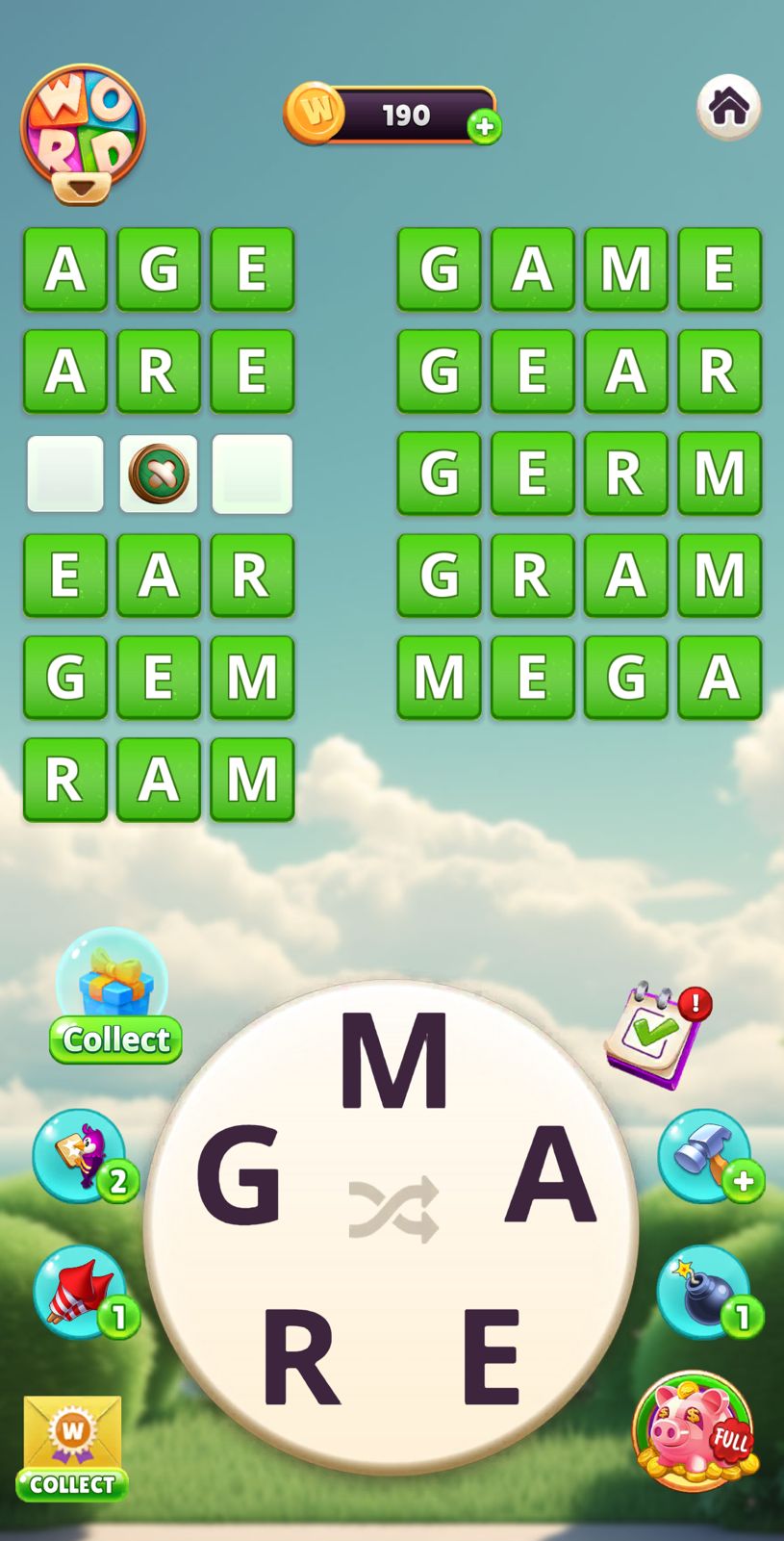Tap the bandage token tile in the grid
This screenshot has width=784, height=1541.
click(x=159, y=474)
